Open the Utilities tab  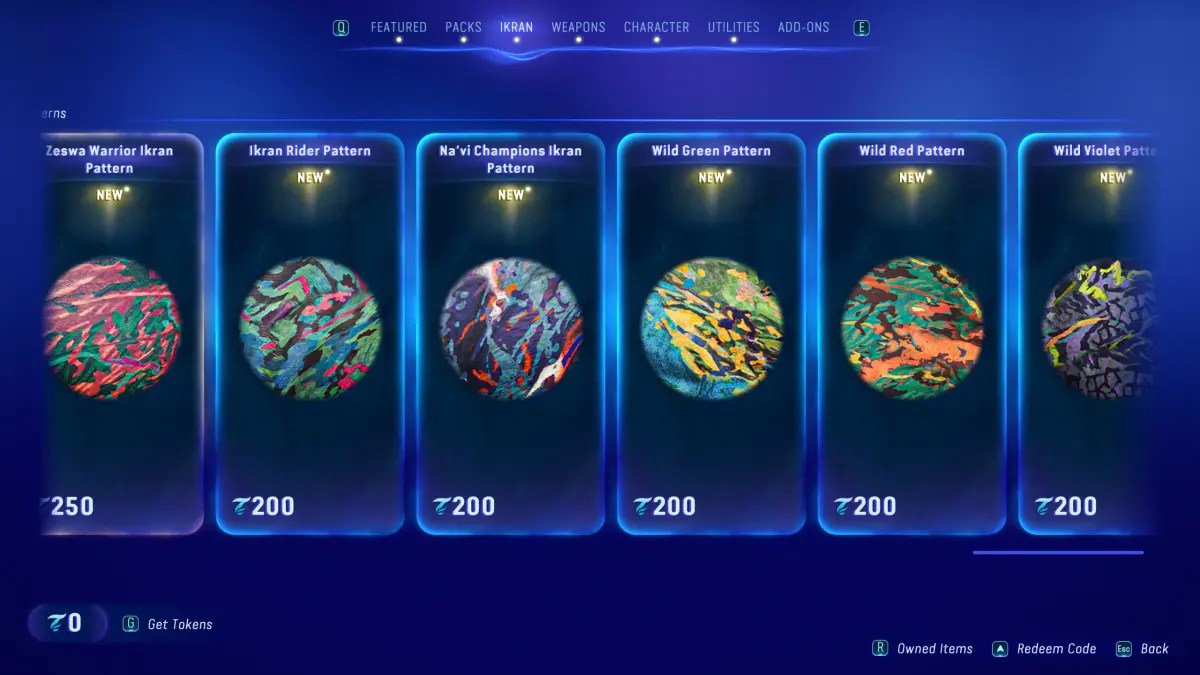733,27
